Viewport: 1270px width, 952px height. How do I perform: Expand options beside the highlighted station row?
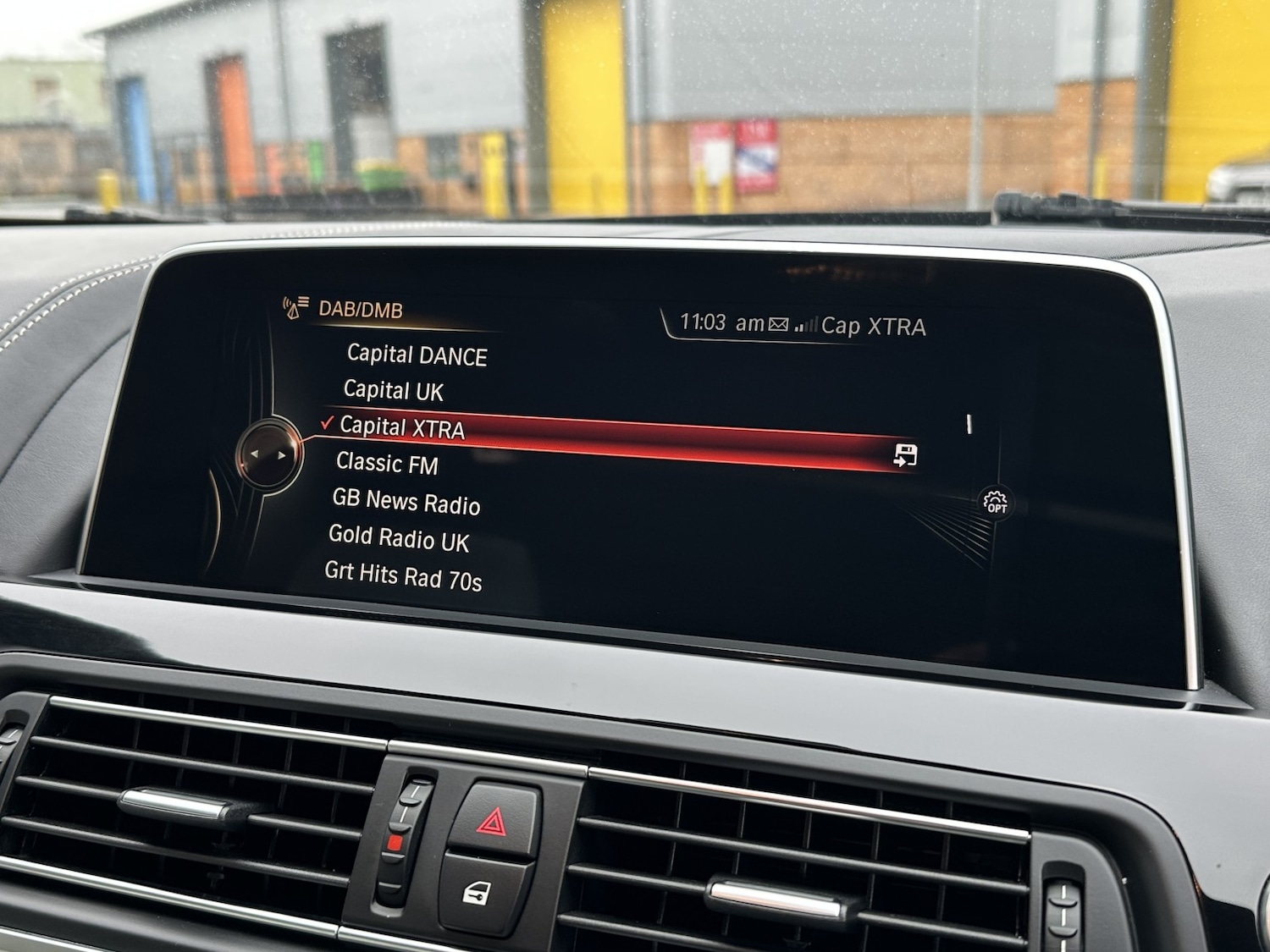coord(905,454)
